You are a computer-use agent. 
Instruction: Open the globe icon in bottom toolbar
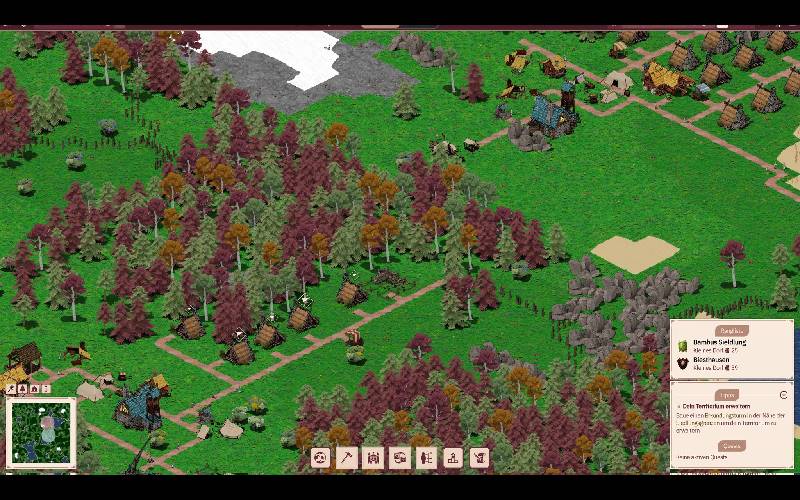point(320,457)
